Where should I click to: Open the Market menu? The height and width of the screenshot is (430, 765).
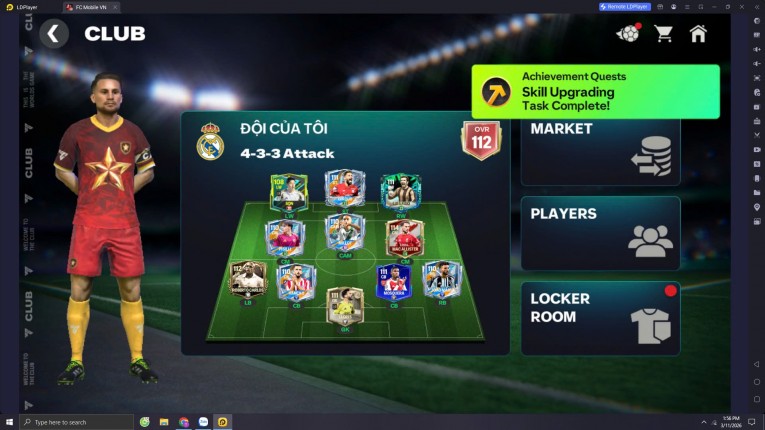point(600,149)
